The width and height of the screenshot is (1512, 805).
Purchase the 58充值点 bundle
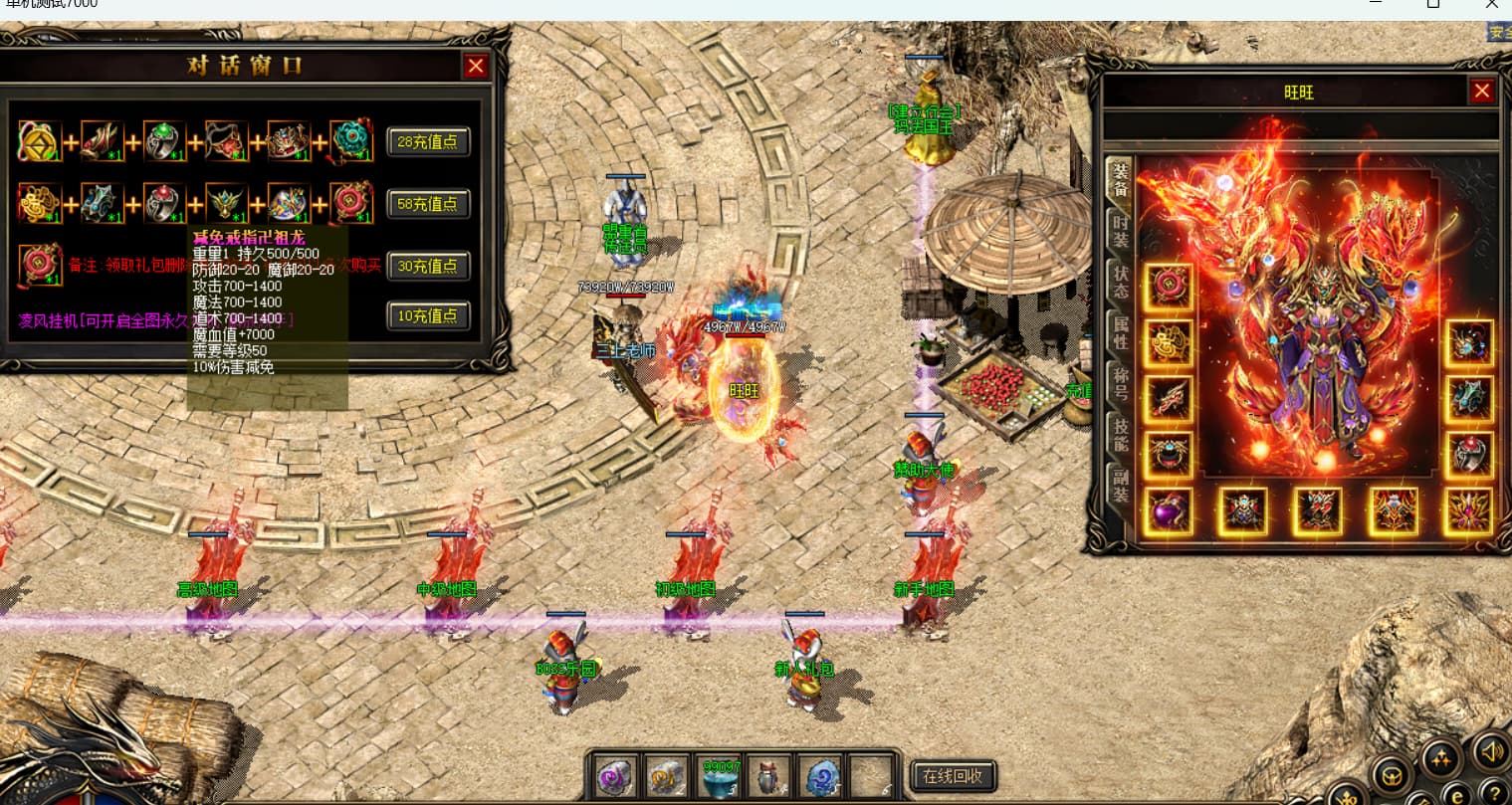(x=428, y=204)
